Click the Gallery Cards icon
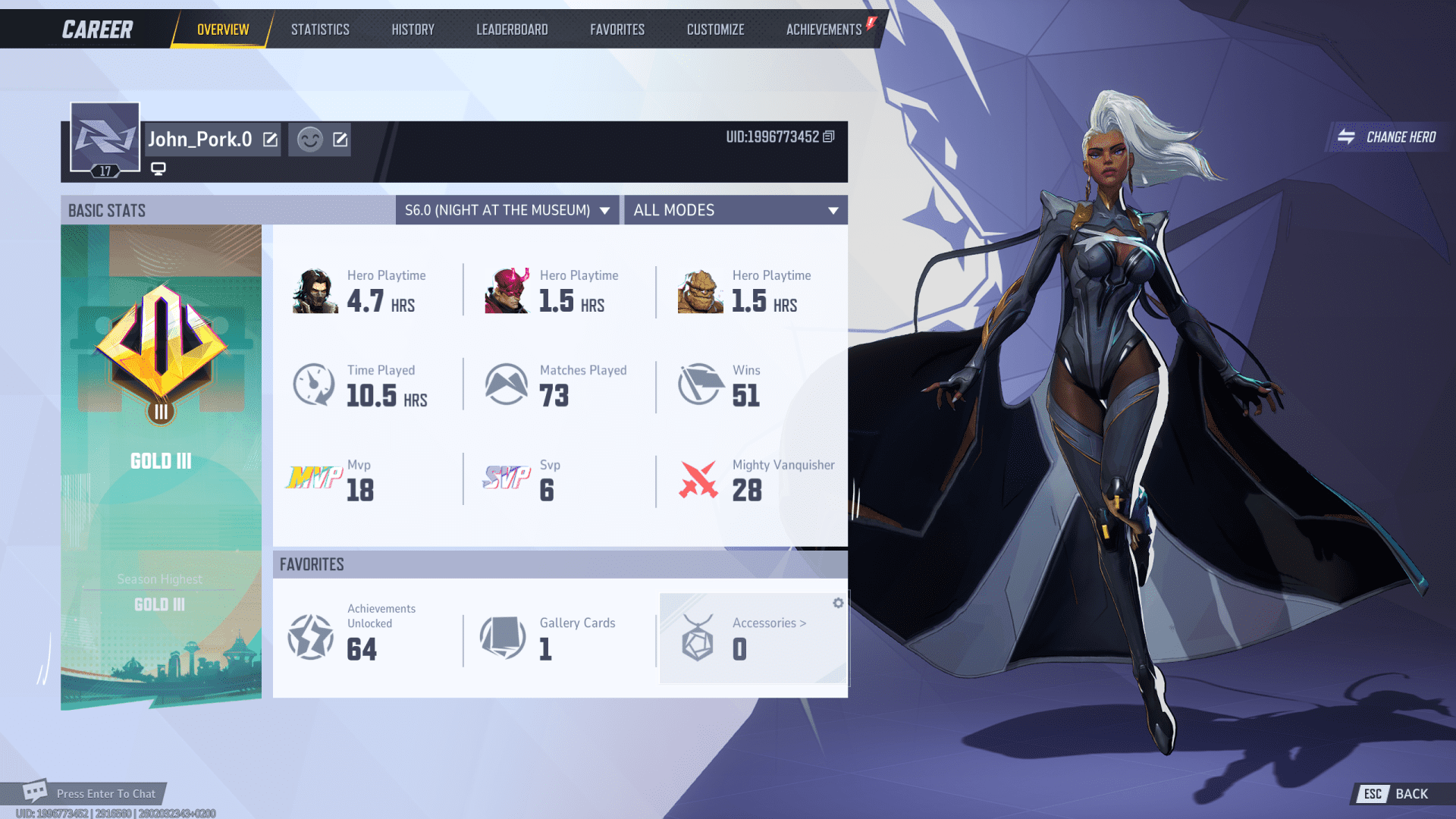The image size is (1456, 819). [503, 637]
